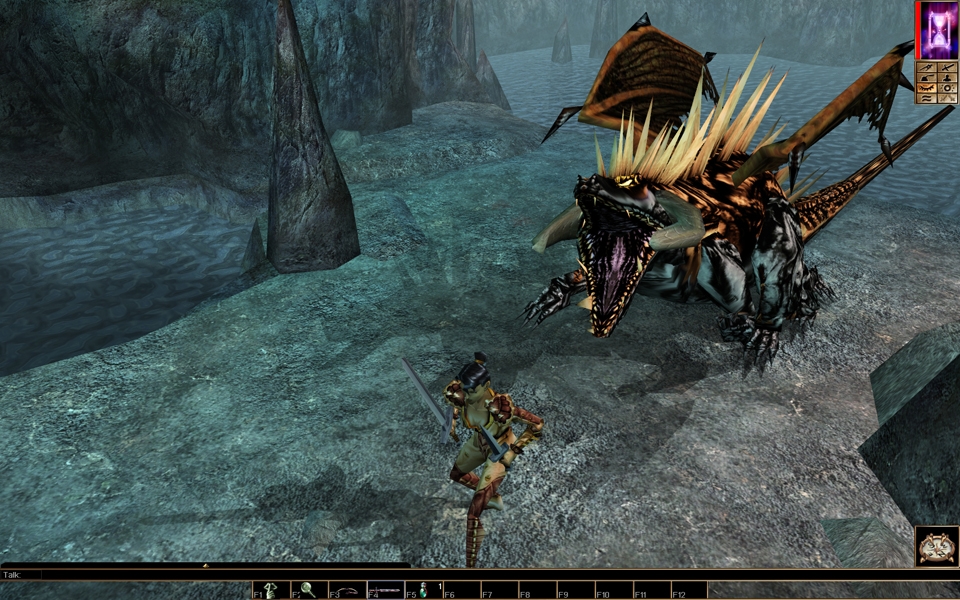
Task: Toggle the closed-eye stealth mode button
Action: pyautogui.click(x=926, y=88)
